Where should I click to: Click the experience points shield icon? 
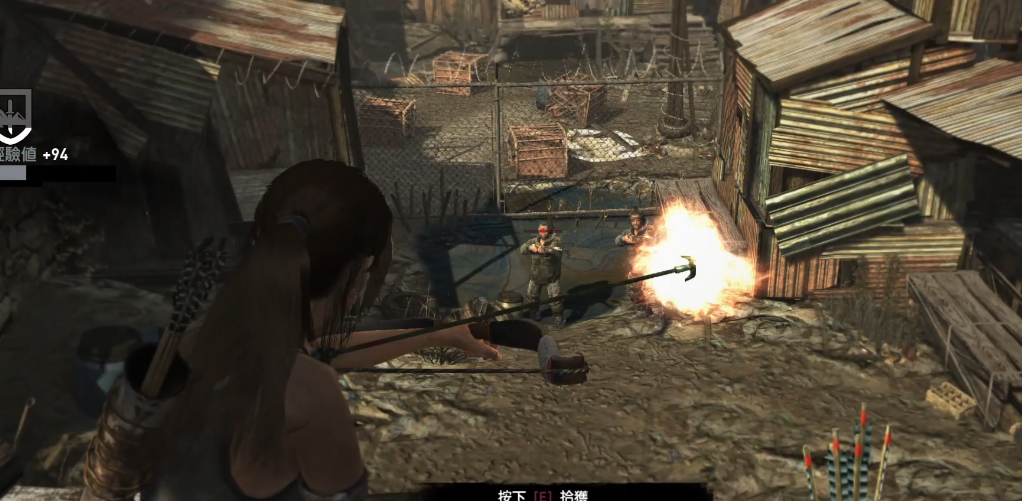(14, 115)
